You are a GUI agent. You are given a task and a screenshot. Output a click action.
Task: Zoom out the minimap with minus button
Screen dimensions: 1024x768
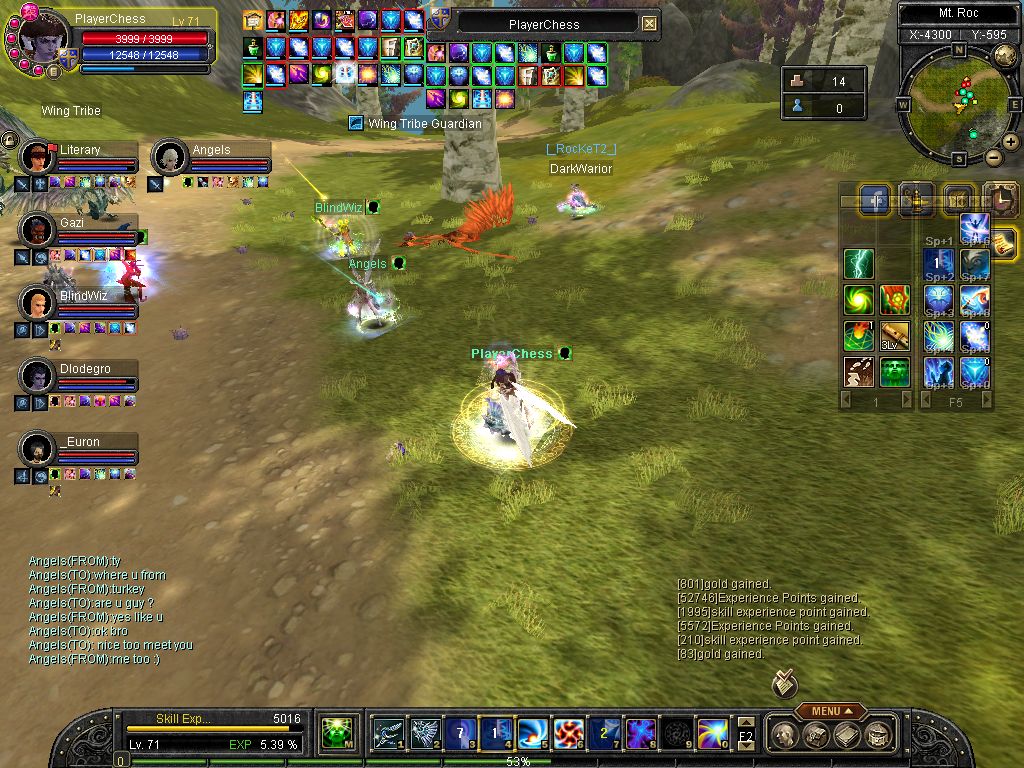tap(994, 157)
